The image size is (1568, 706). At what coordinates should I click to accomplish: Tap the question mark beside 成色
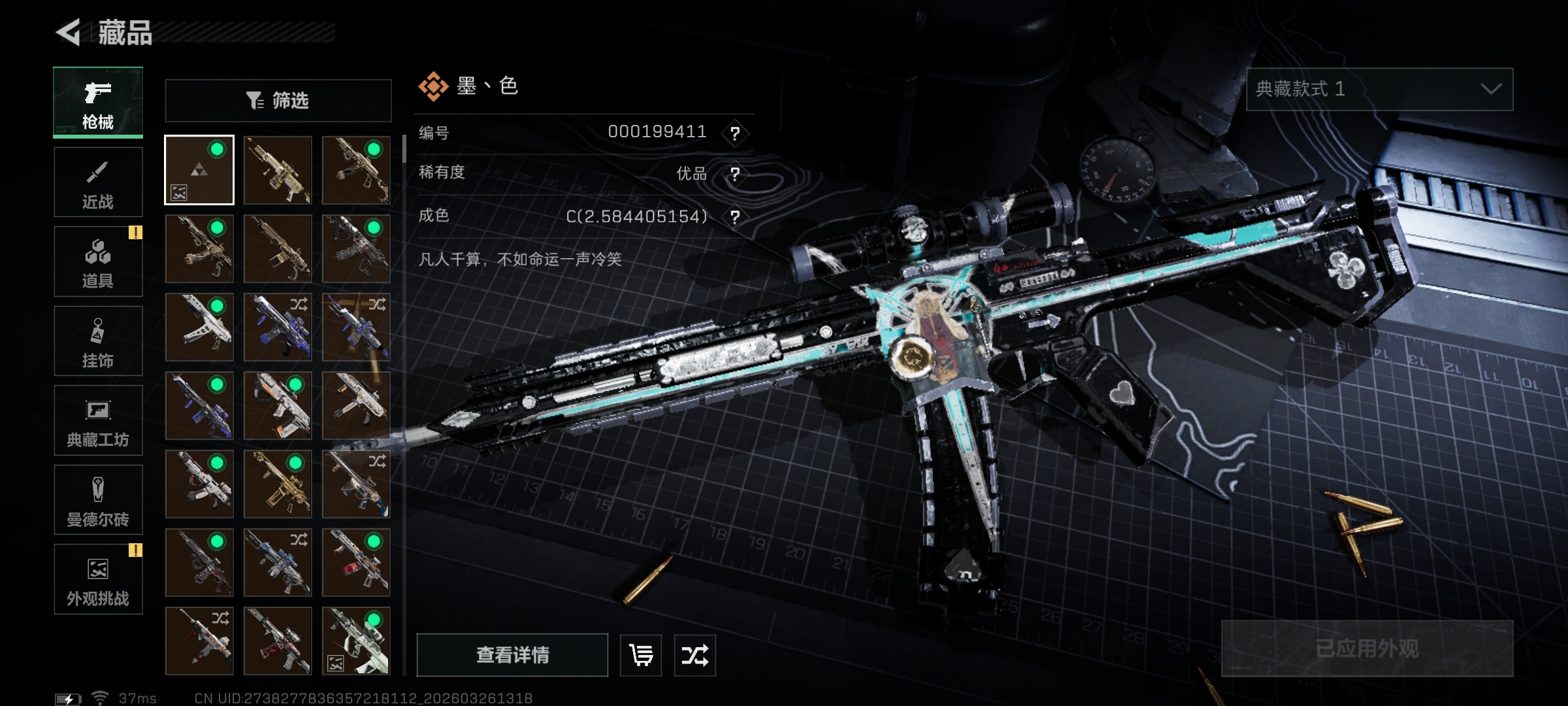click(735, 216)
